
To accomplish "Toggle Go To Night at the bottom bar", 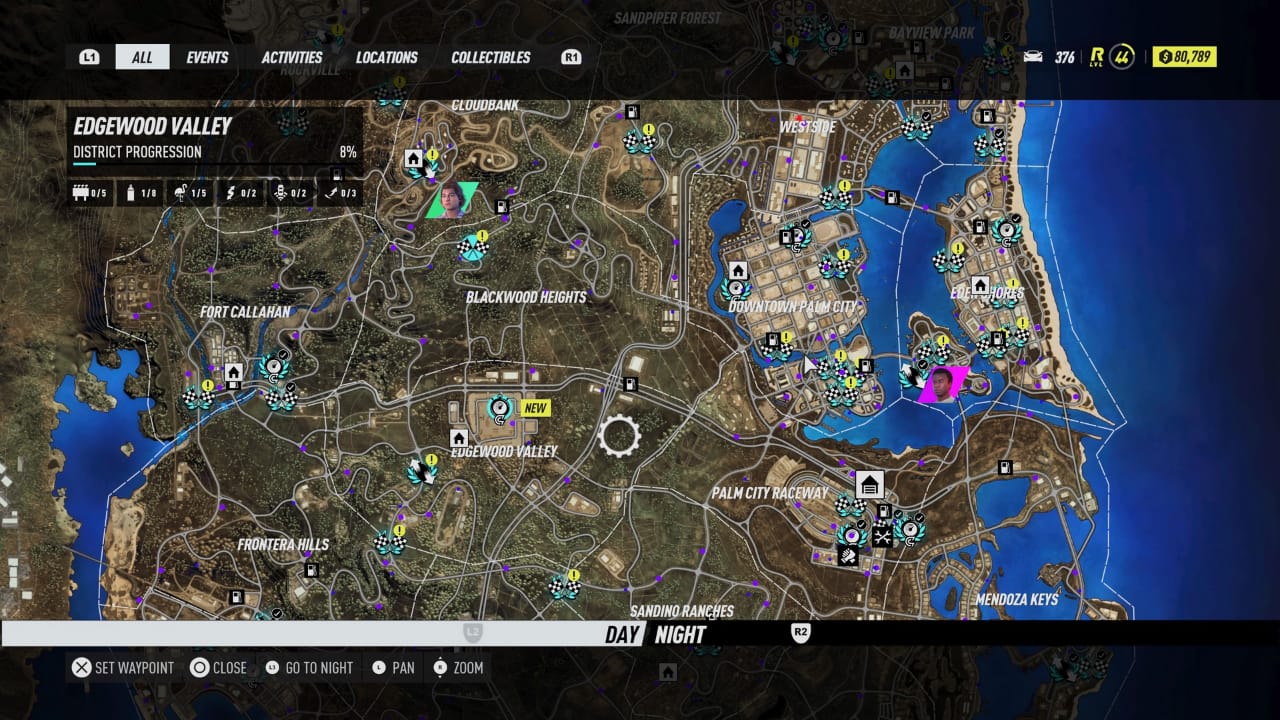I will (310, 667).
